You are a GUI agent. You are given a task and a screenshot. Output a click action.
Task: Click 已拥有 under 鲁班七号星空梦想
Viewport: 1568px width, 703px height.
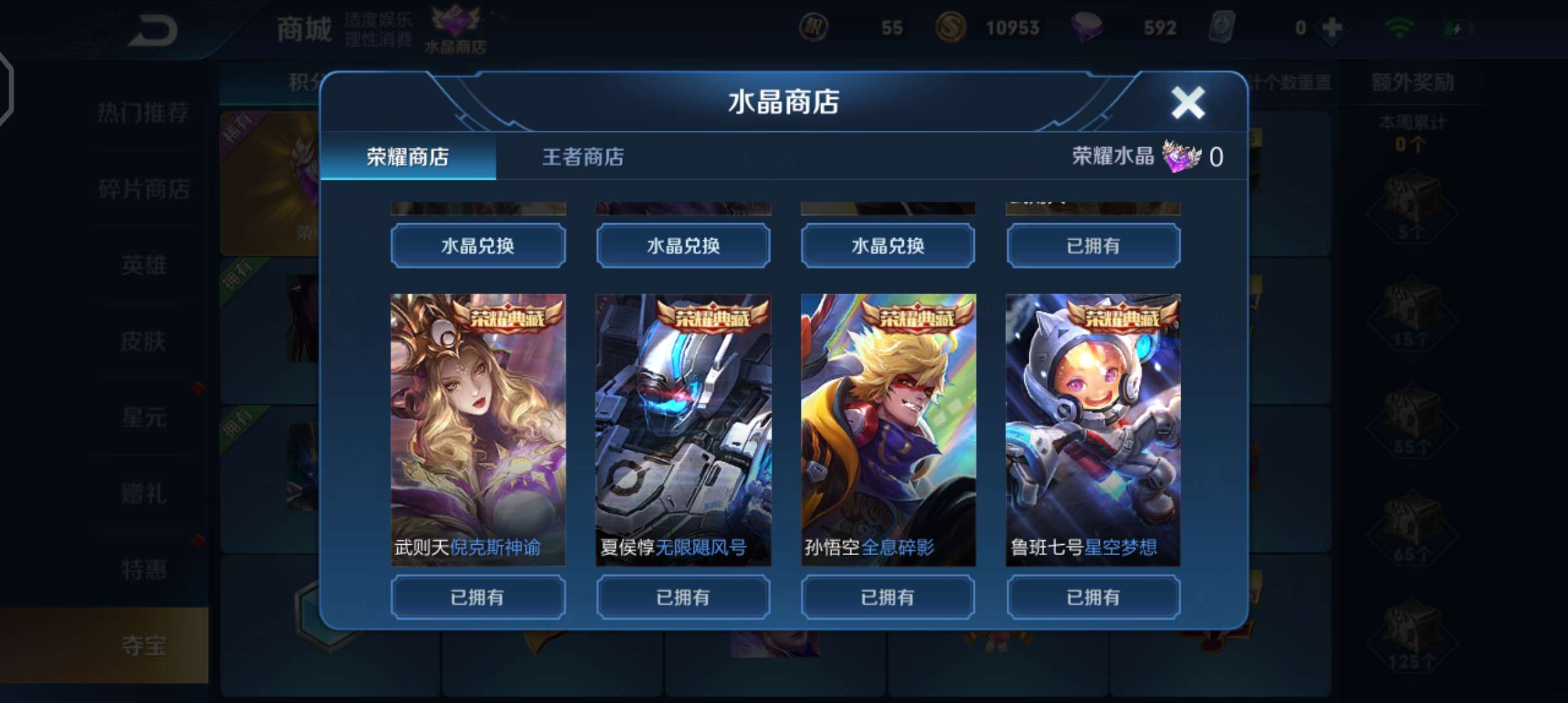(1093, 596)
